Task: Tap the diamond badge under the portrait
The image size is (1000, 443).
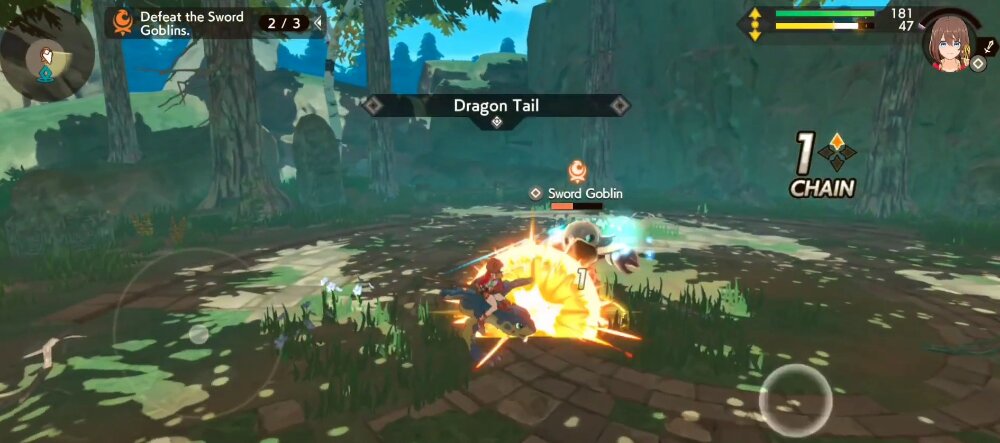Action: pyautogui.click(x=977, y=63)
